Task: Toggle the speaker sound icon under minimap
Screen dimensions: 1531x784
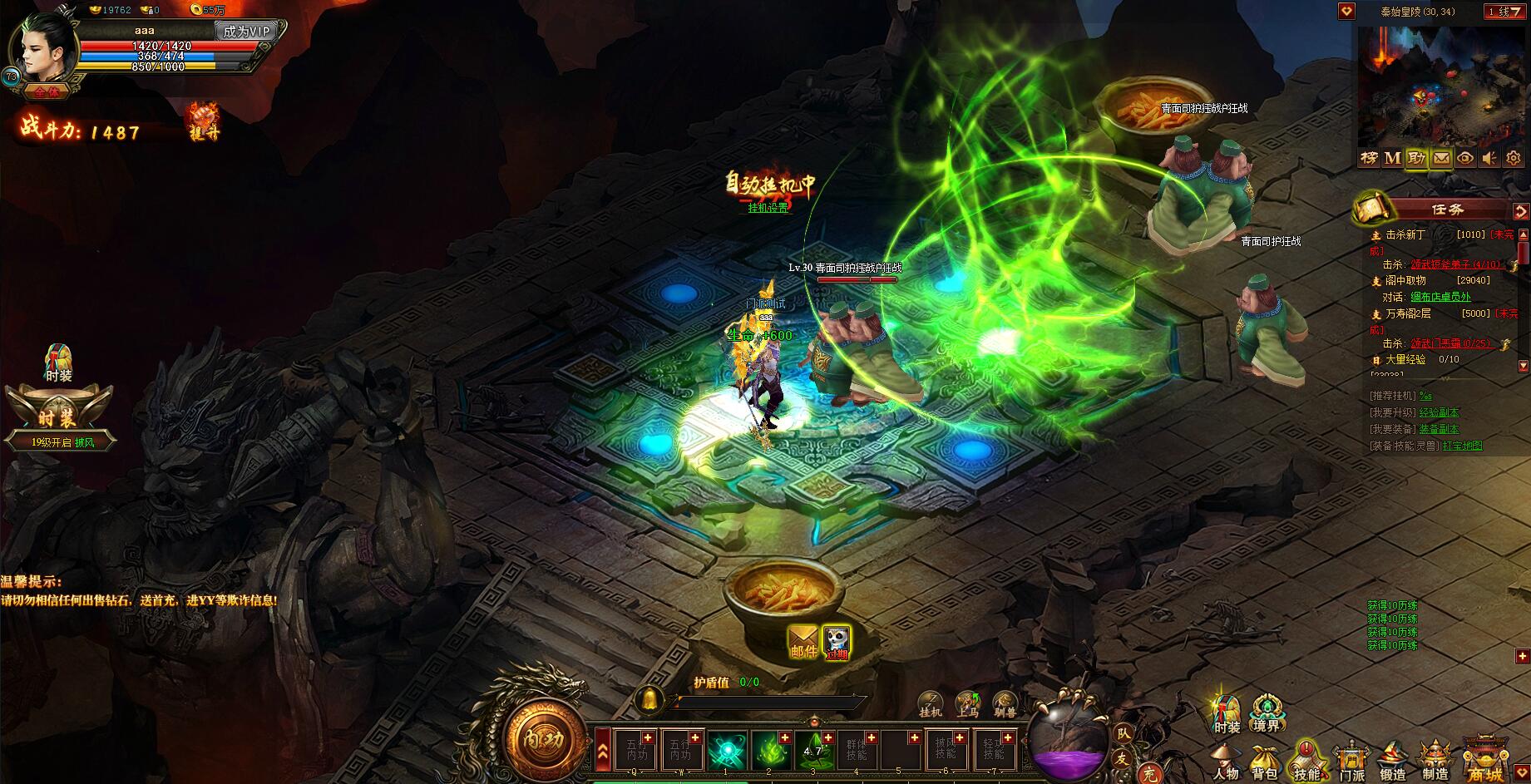Action: [1489, 158]
